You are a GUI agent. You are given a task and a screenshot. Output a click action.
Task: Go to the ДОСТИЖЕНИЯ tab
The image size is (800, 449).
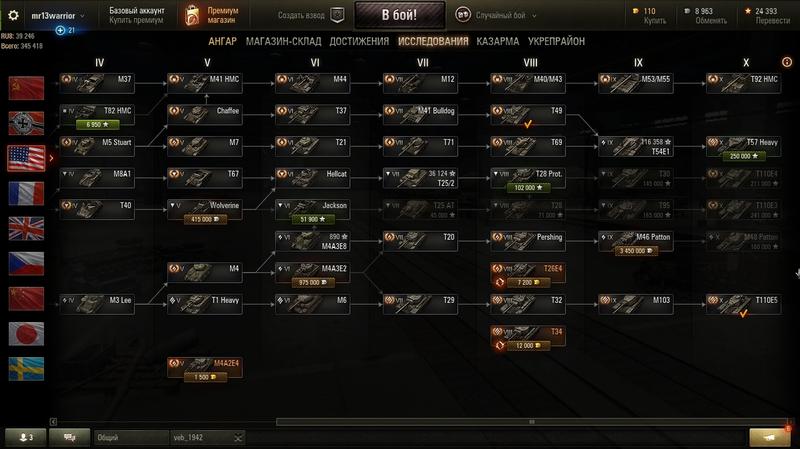pyautogui.click(x=359, y=42)
